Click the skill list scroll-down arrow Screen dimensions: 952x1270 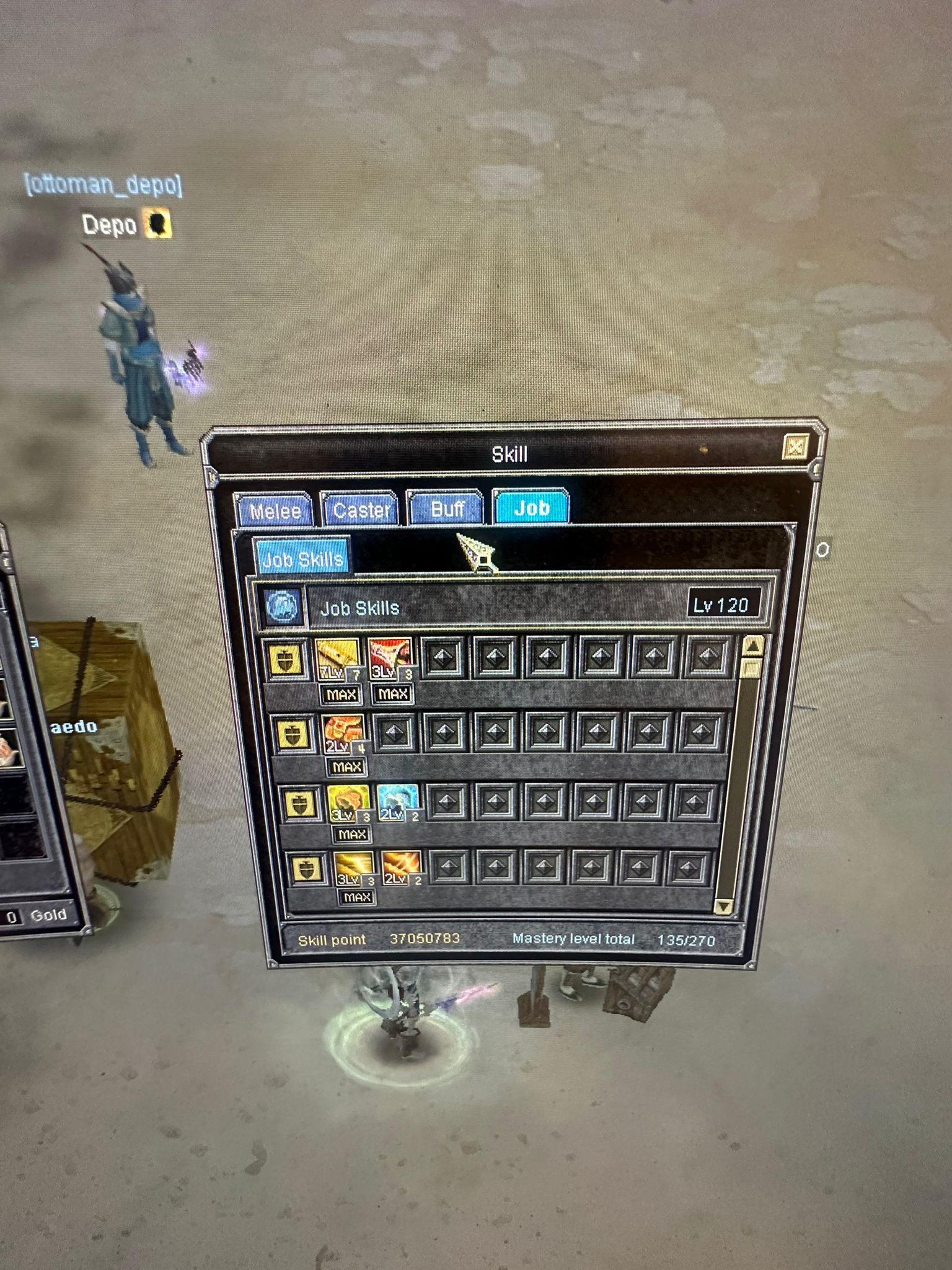pos(723,907)
